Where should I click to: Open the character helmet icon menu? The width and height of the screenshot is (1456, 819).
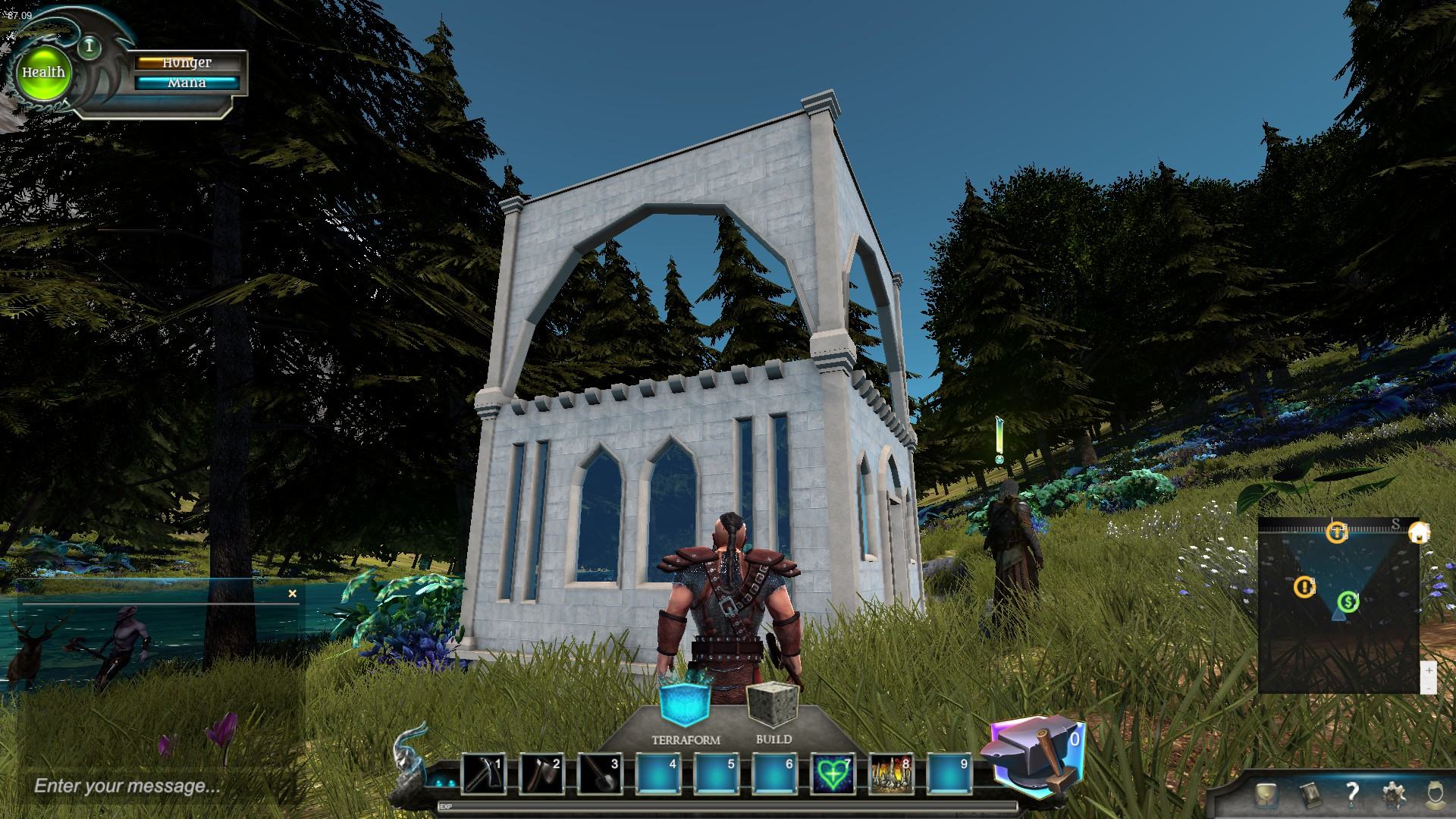tap(1434, 794)
